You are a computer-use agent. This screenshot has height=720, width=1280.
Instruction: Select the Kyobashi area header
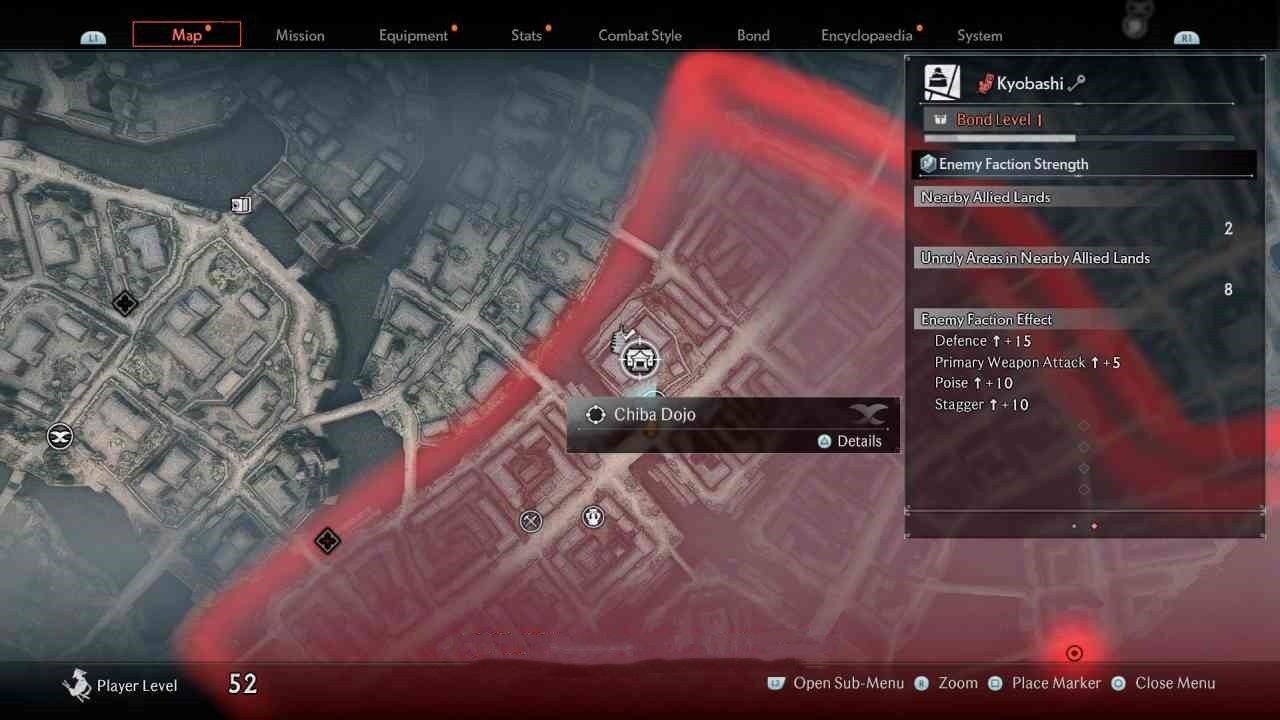point(1029,84)
